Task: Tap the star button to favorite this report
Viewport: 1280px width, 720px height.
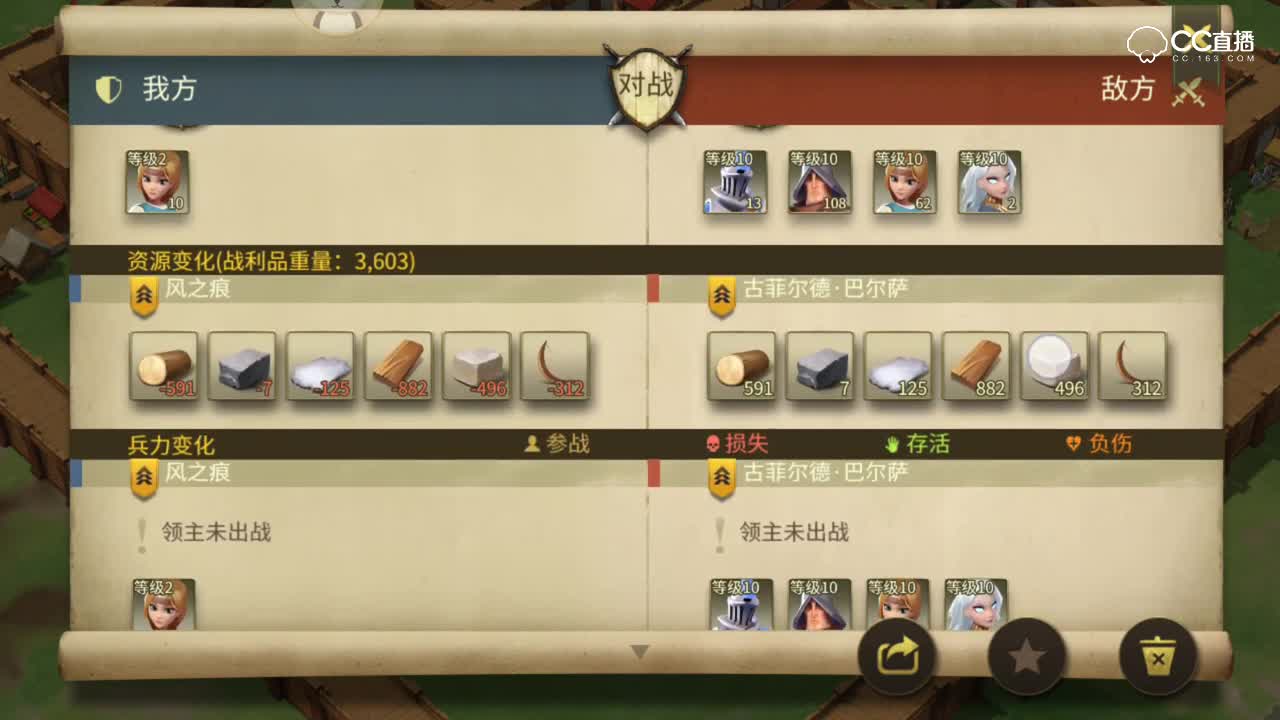Action: pos(1027,655)
